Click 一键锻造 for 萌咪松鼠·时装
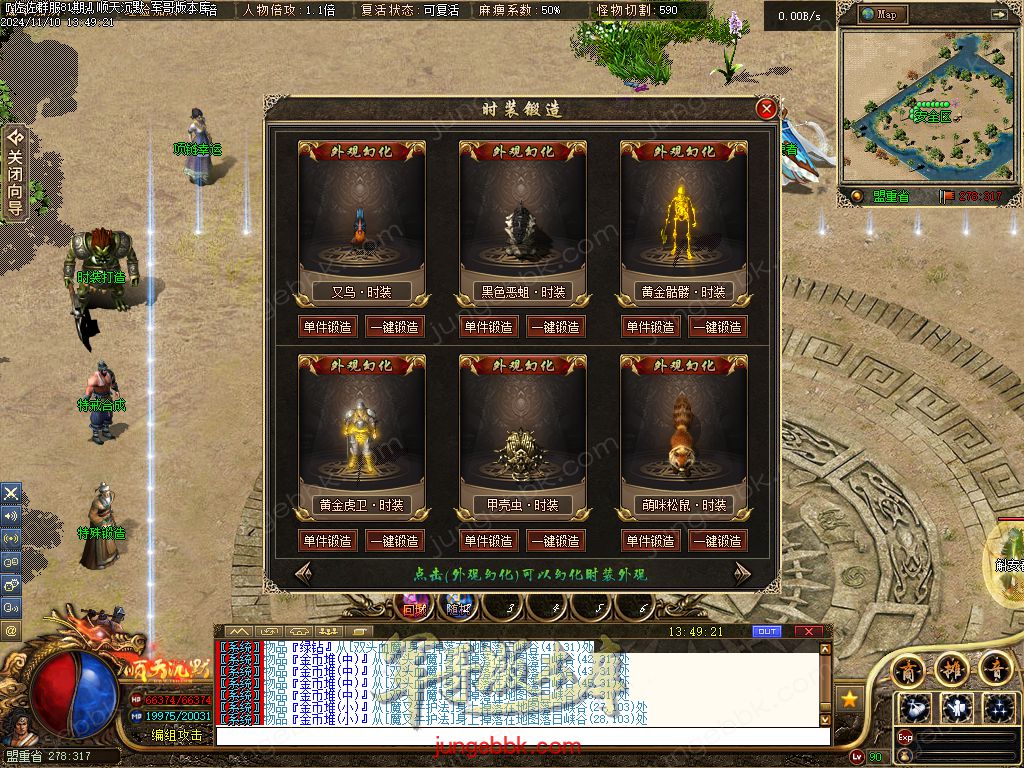 [x=717, y=541]
